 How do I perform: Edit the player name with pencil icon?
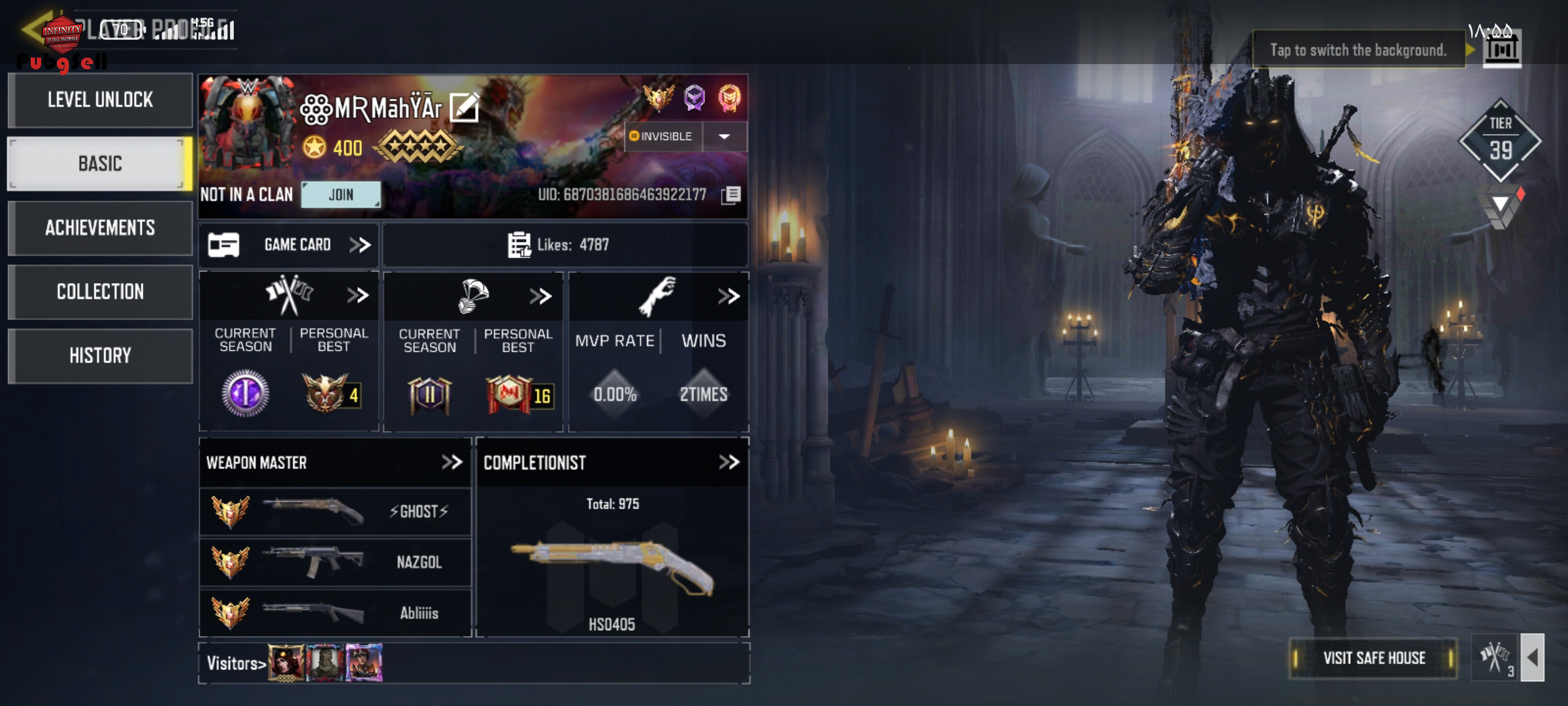tap(465, 108)
